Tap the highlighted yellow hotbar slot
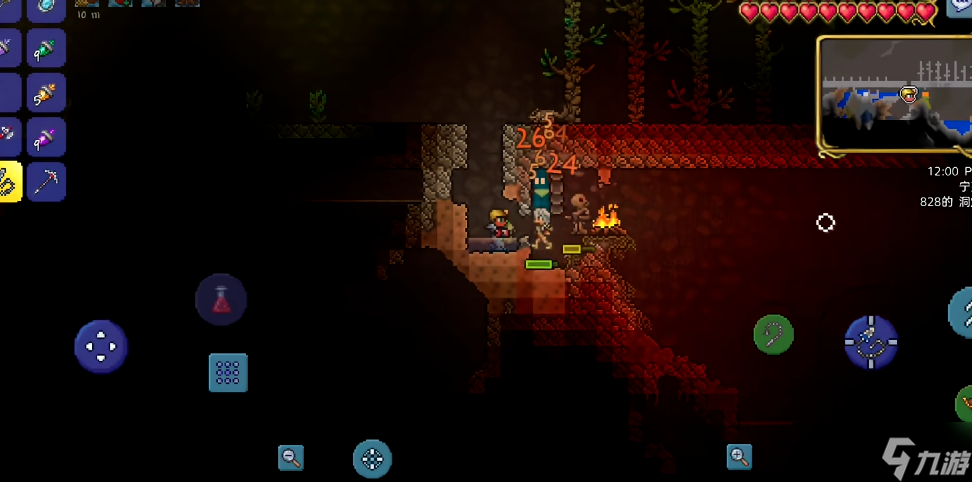Image resolution: width=972 pixels, height=482 pixels. tap(9, 182)
